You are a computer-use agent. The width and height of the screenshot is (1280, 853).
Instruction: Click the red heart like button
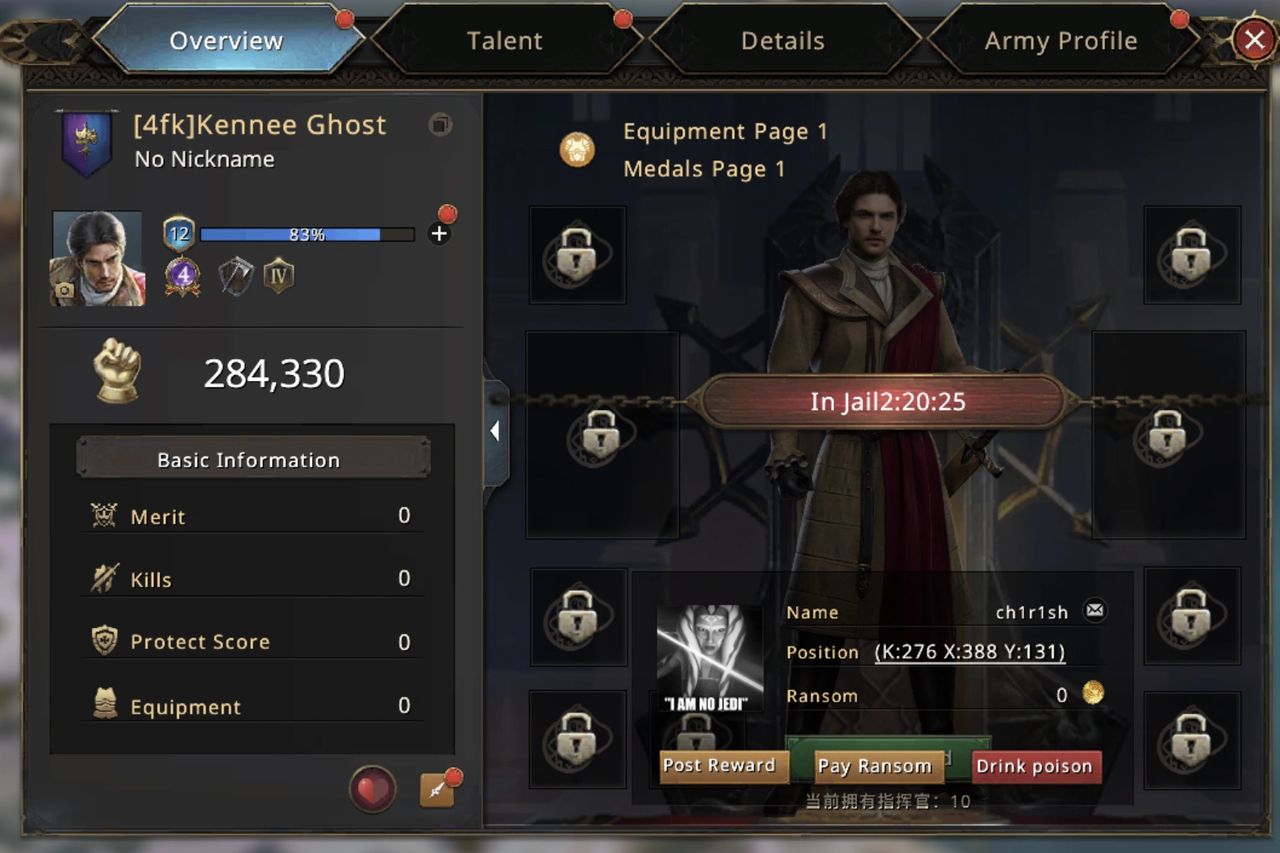click(x=372, y=790)
